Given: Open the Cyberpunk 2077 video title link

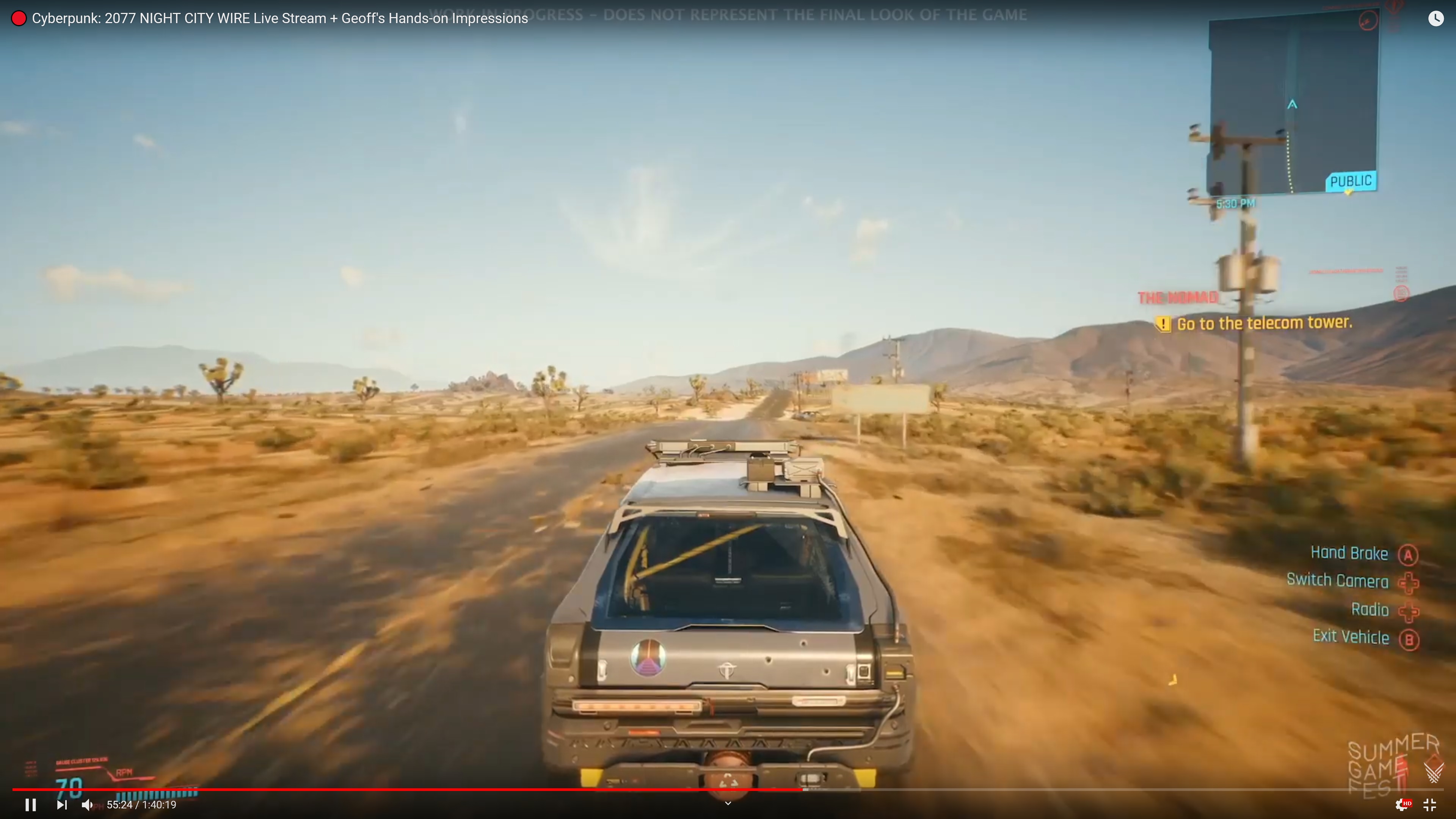Looking at the screenshot, I should [x=280, y=19].
